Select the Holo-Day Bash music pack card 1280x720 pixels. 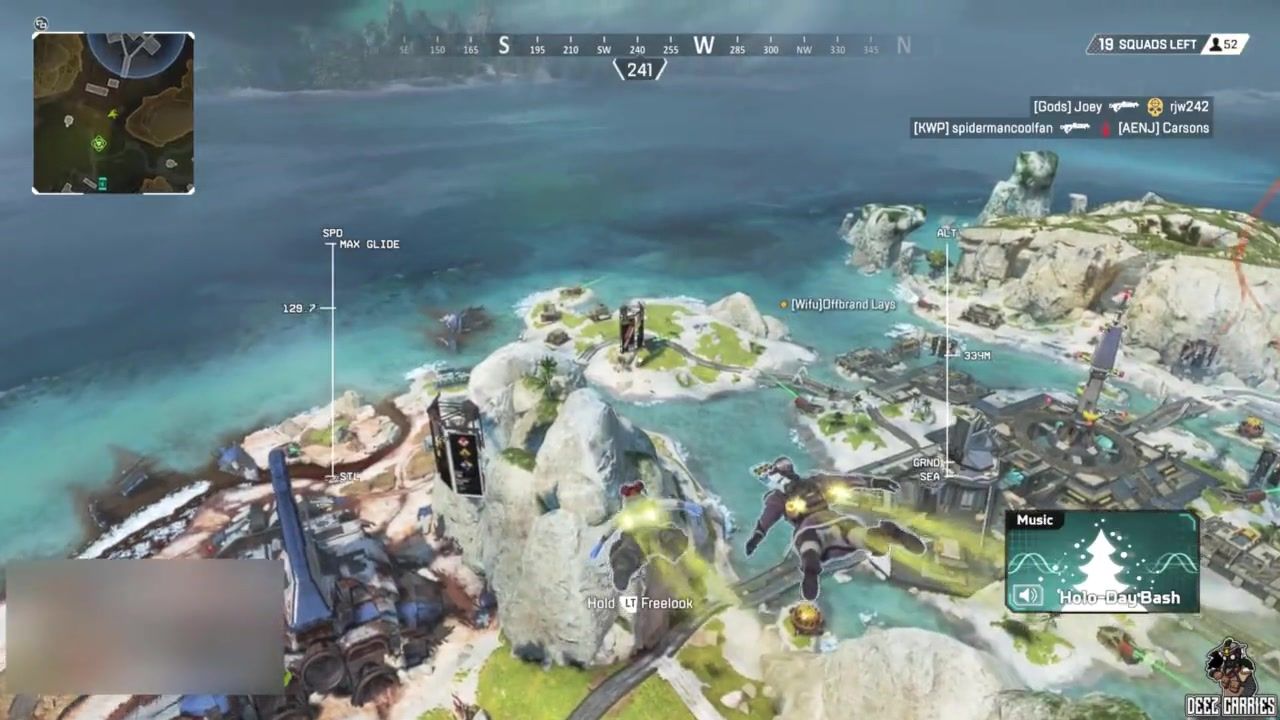click(x=1102, y=562)
